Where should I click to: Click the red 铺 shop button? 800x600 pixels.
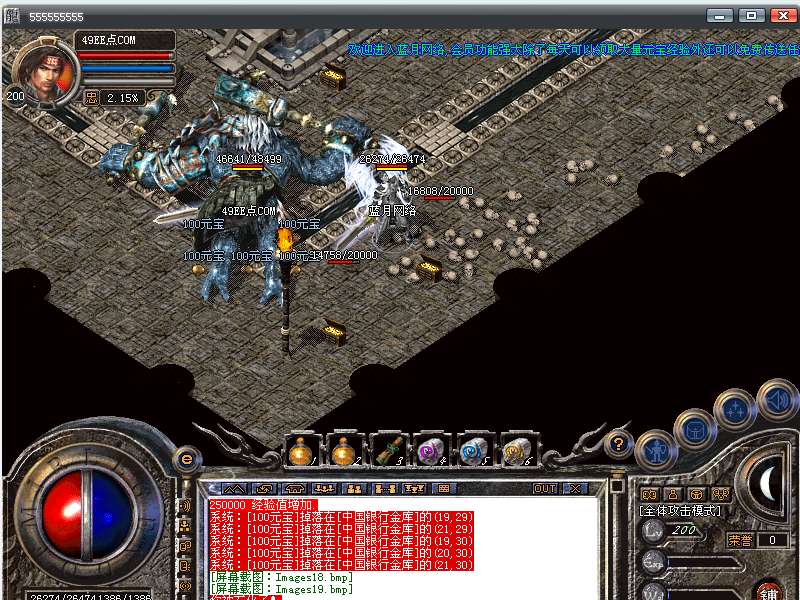pos(768,592)
